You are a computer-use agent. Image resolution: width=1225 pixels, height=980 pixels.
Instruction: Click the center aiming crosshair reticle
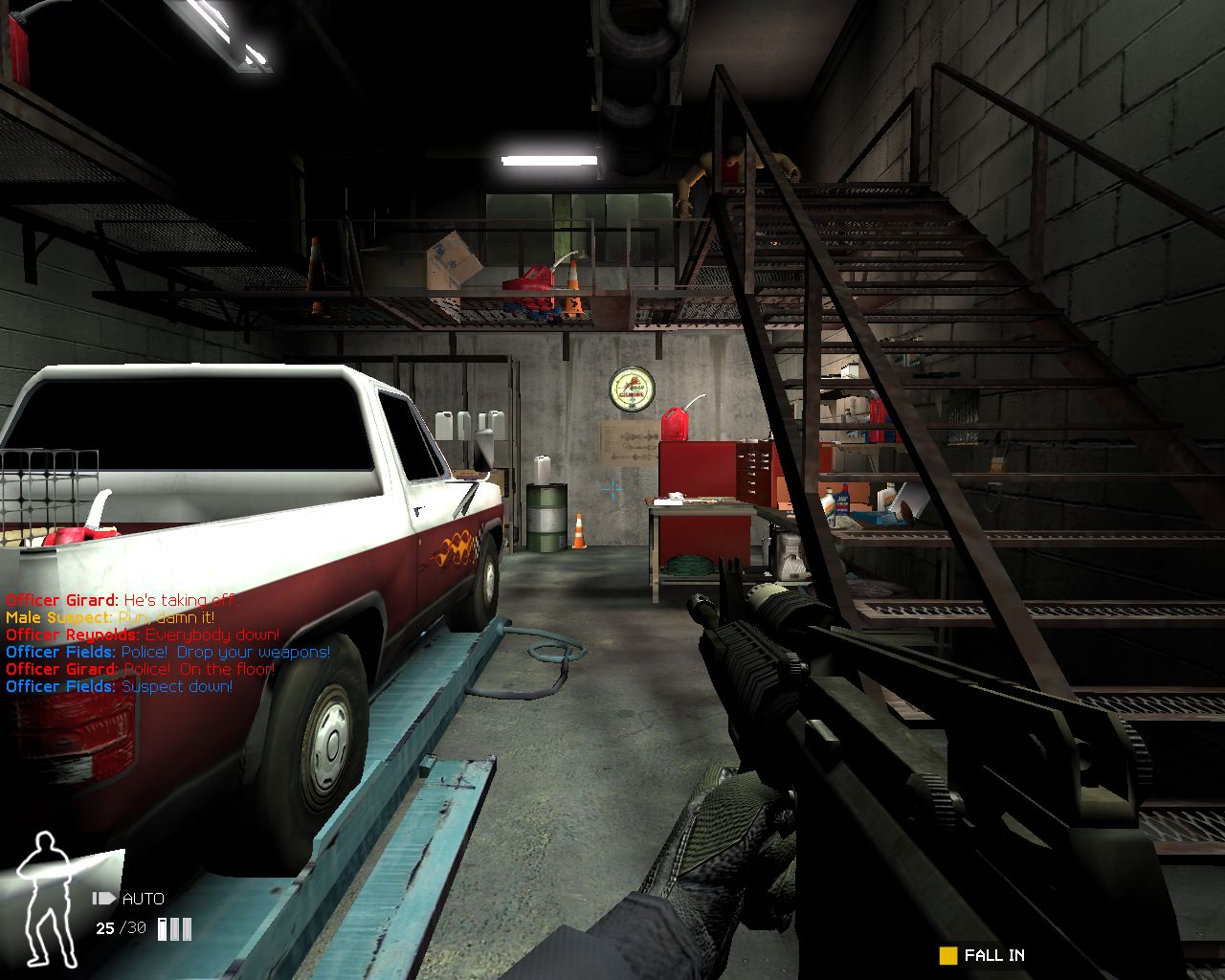click(x=612, y=489)
